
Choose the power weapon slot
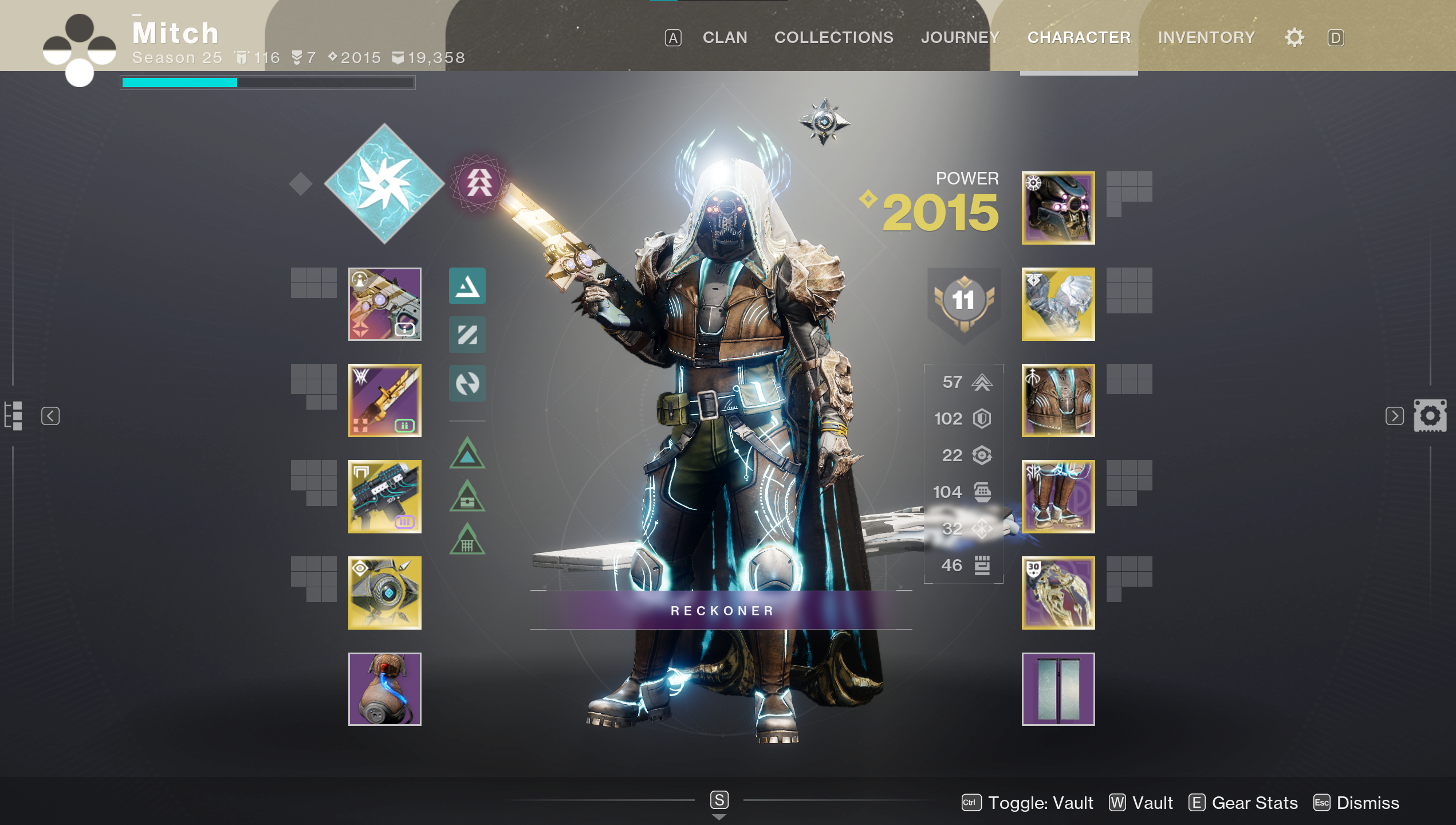coord(384,497)
